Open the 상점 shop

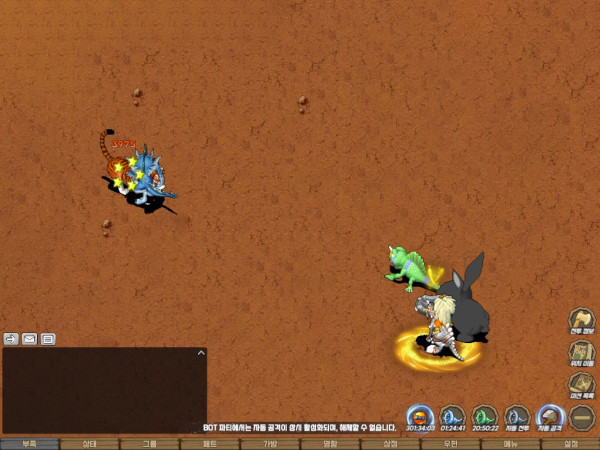(390, 443)
